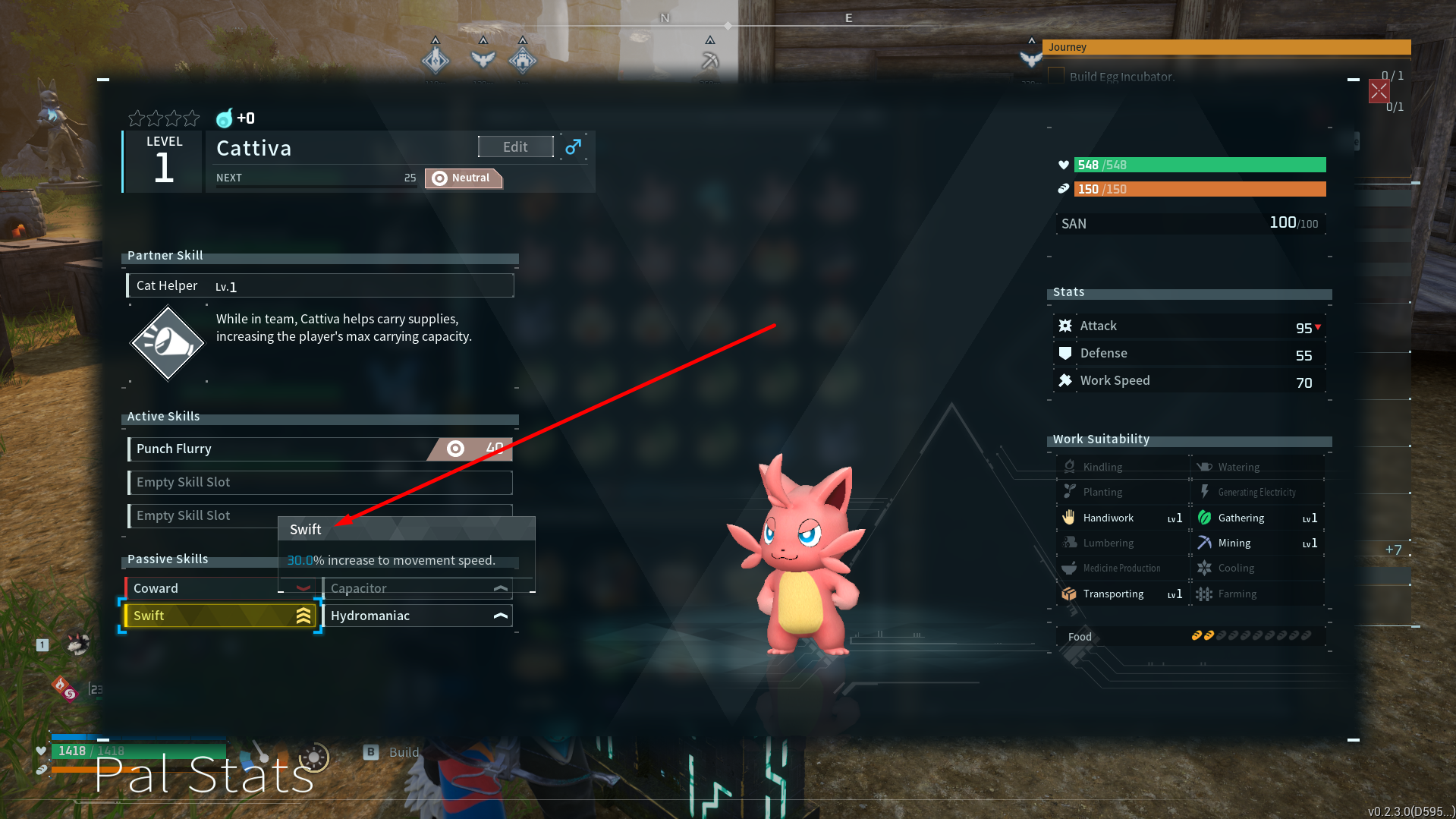Viewport: 1456px width, 819px height.
Task: Toggle the first star rating for Cattiva
Action: pos(135,118)
